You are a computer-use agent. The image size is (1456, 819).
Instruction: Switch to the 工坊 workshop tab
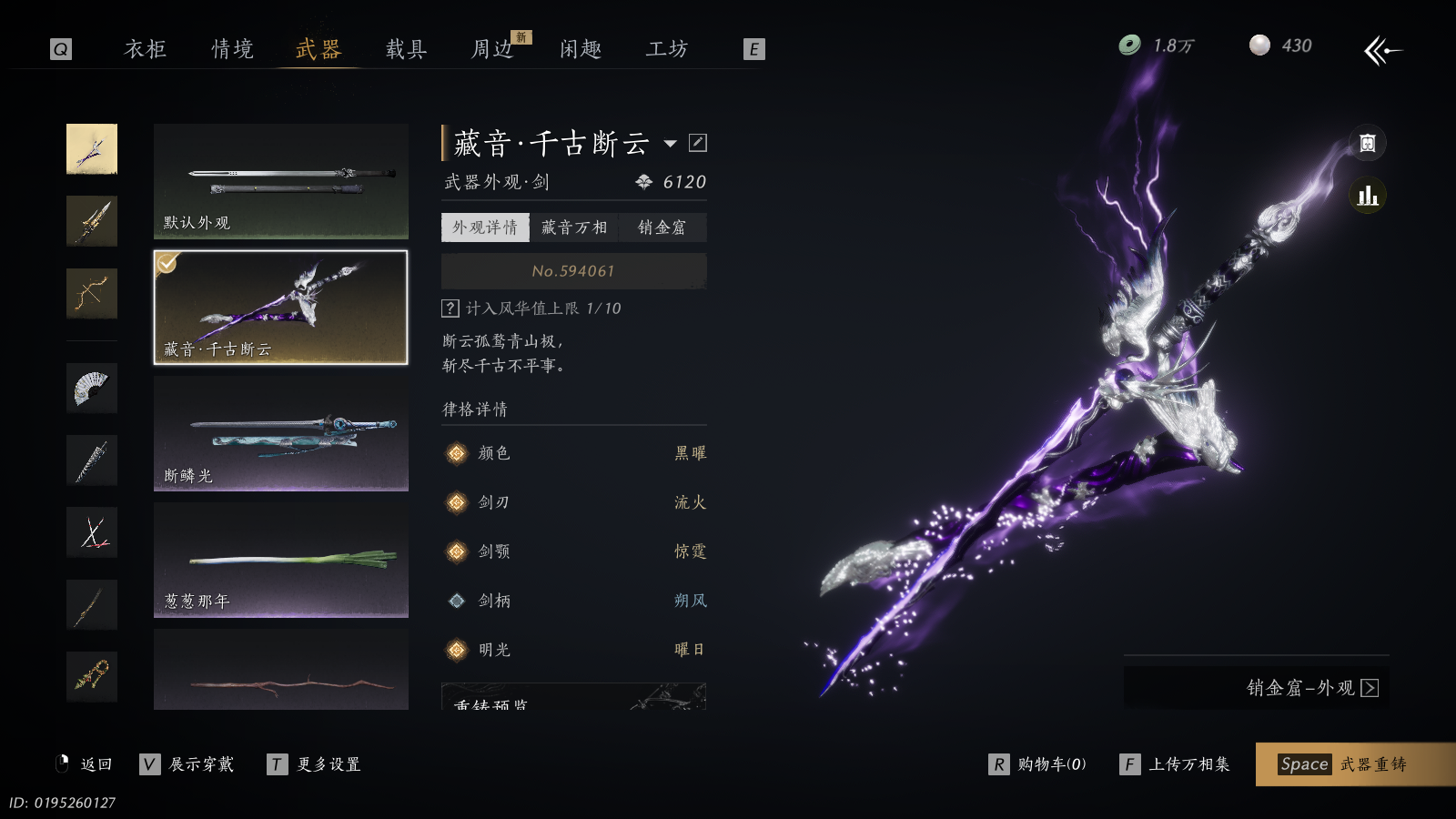click(x=667, y=49)
